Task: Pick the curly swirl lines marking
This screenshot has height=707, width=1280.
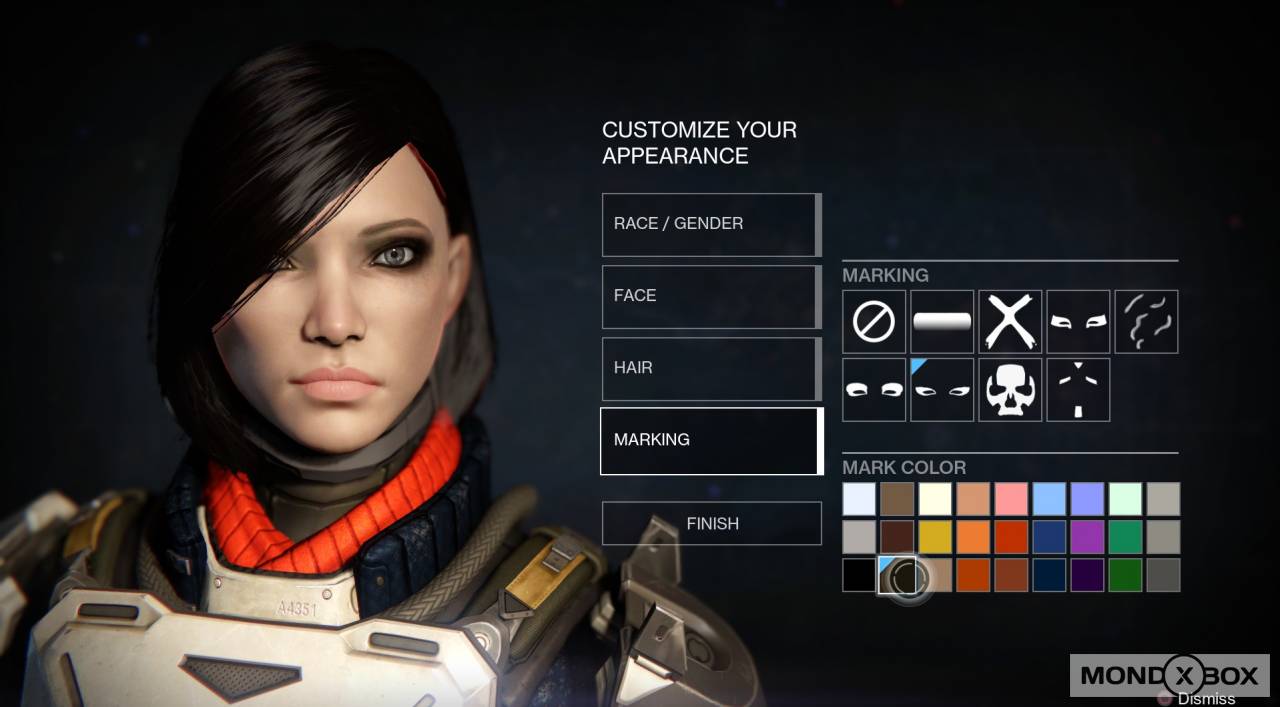Action: click(x=1146, y=322)
